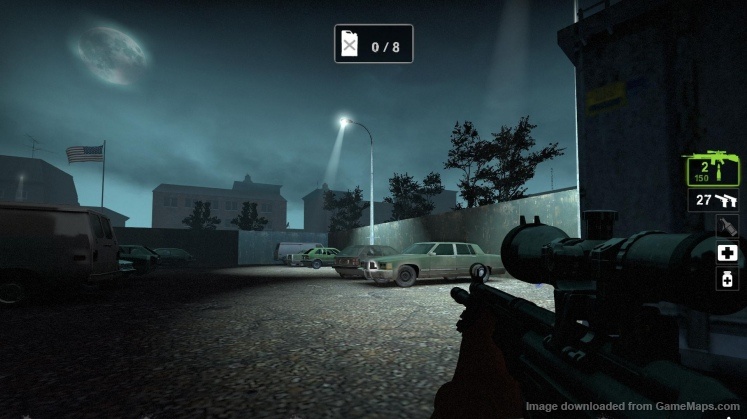Switch to the dual pistols slot
The height and width of the screenshot is (419, 747).
click(x=712, y=201)
